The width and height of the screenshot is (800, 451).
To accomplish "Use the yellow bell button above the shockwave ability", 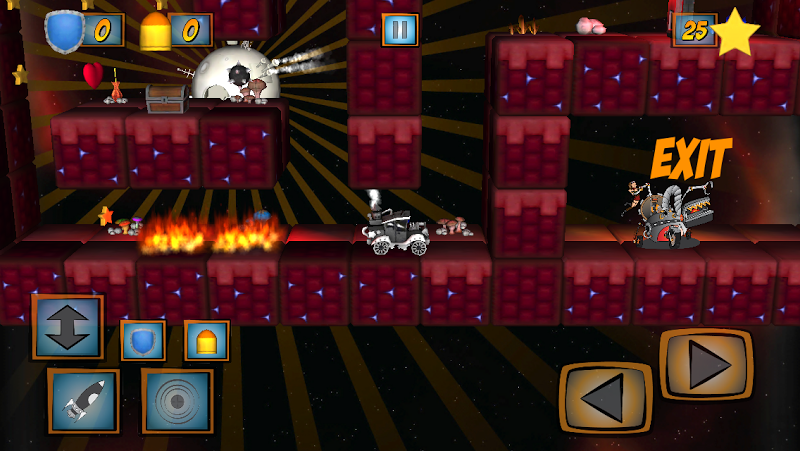I will click(x=207, y=340).
